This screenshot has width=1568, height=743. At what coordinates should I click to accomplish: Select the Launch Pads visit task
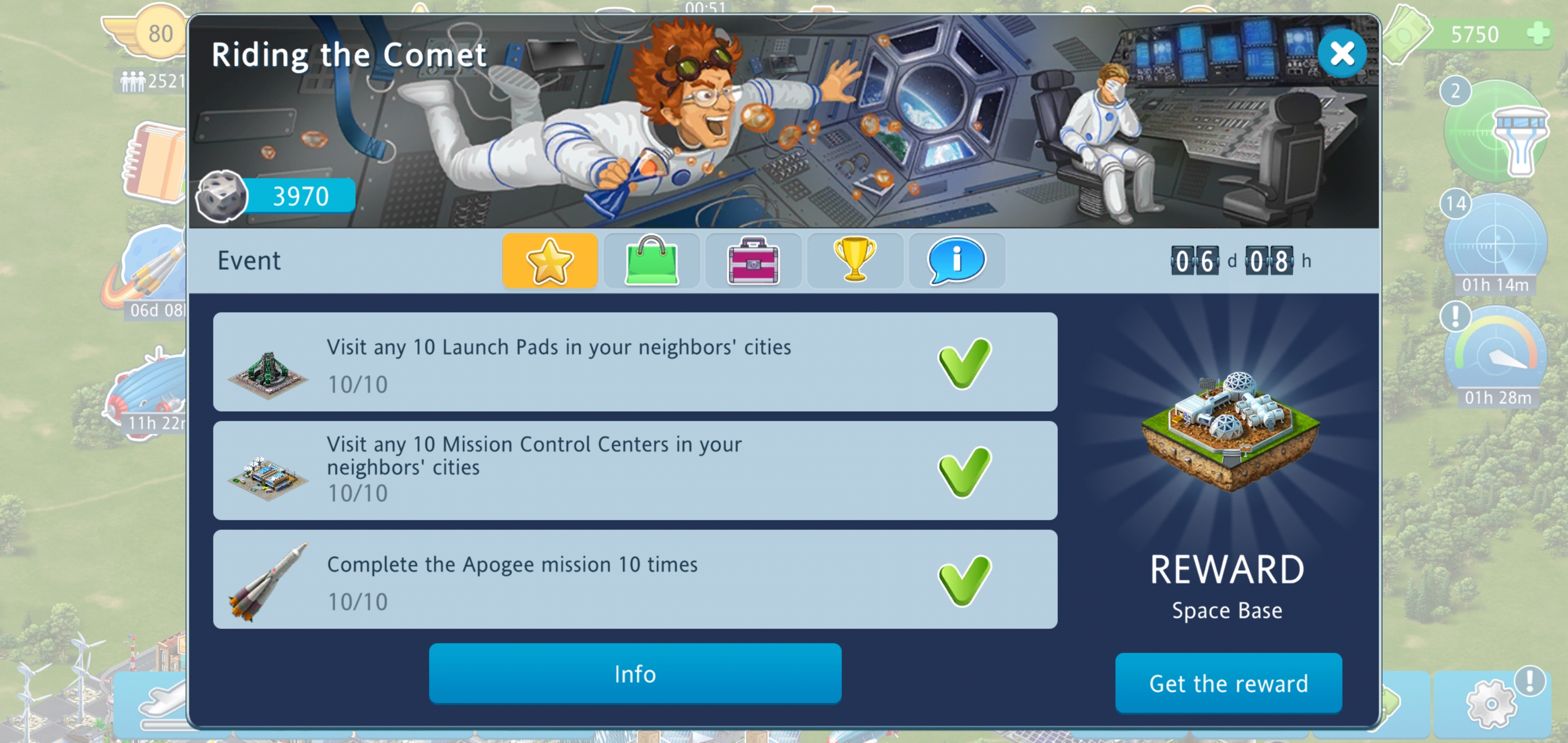pyautogui.click(x=635, y=362)
